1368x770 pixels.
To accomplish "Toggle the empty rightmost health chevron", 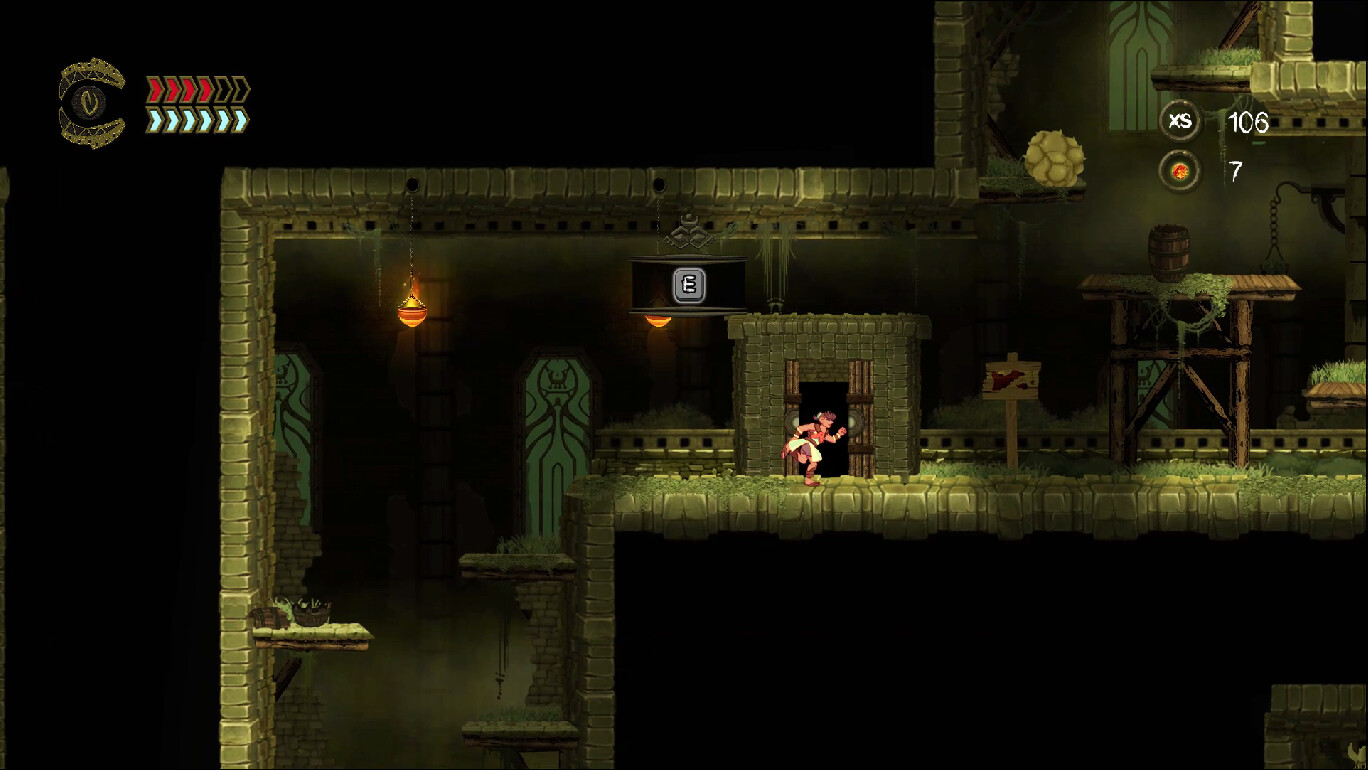I will pyautogui.click(x=242, y=89).
